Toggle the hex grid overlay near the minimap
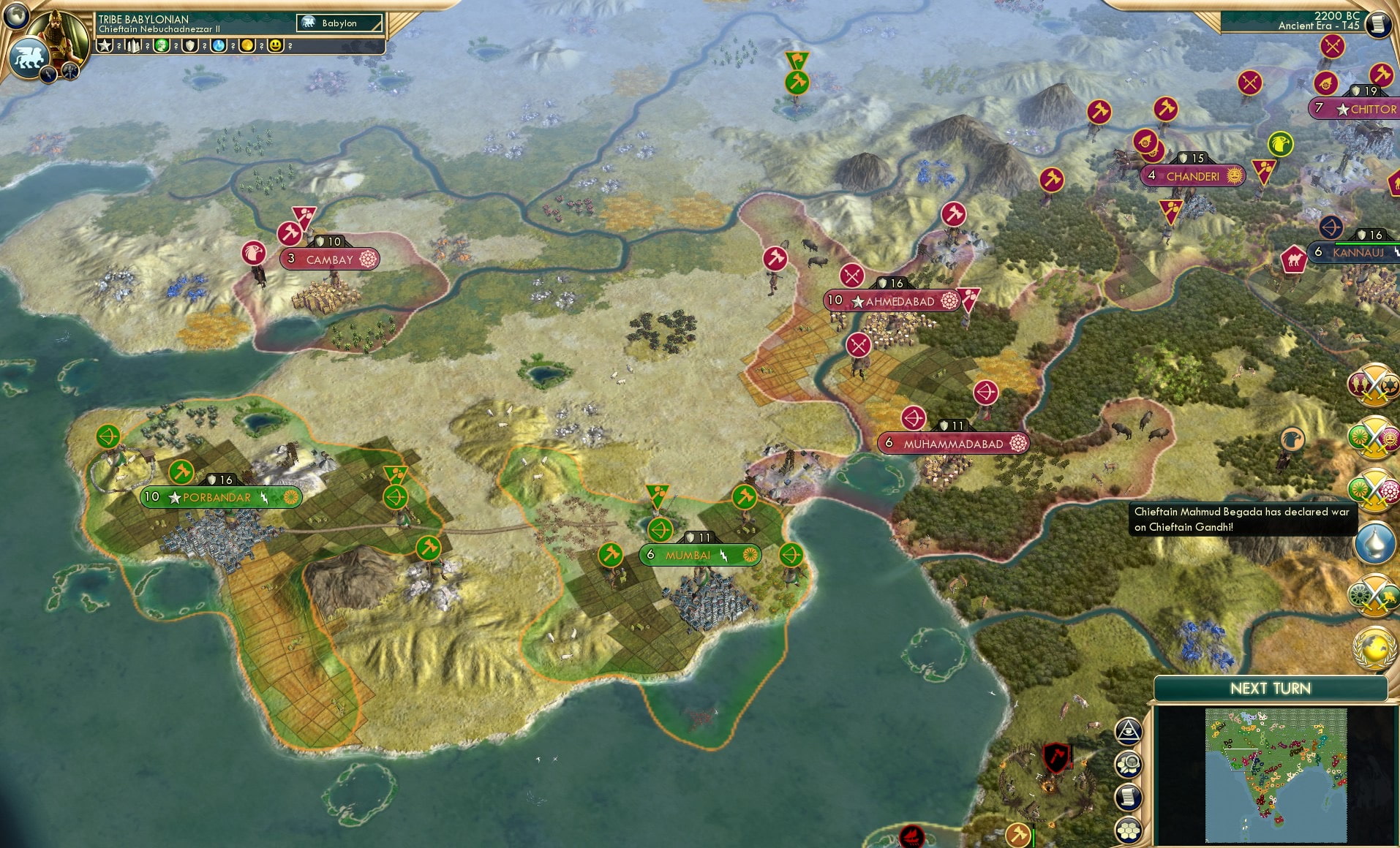 tap(1129, 830)
